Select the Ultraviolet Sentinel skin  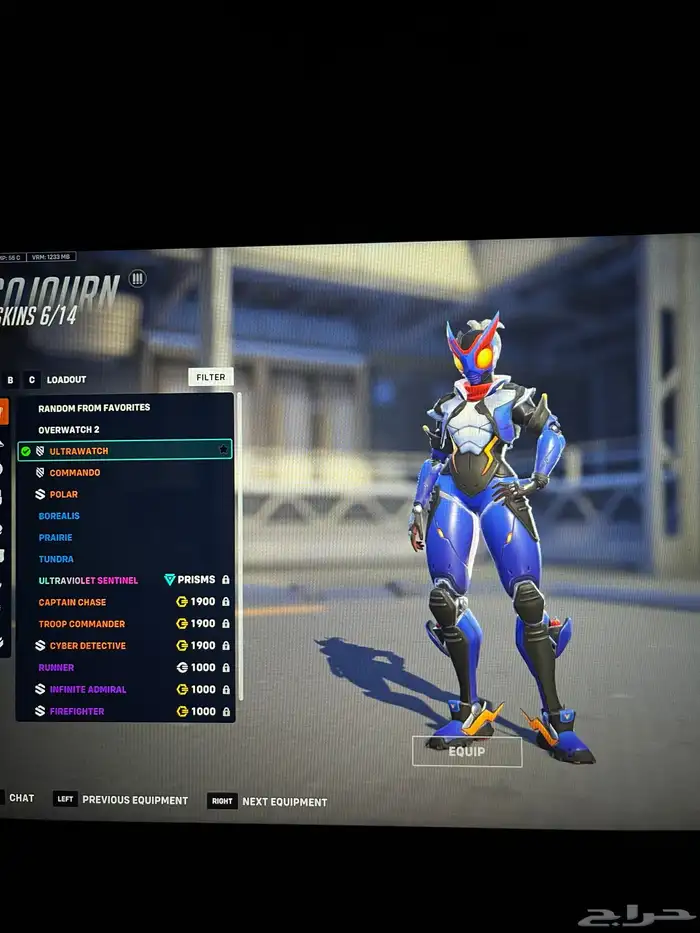88,581
